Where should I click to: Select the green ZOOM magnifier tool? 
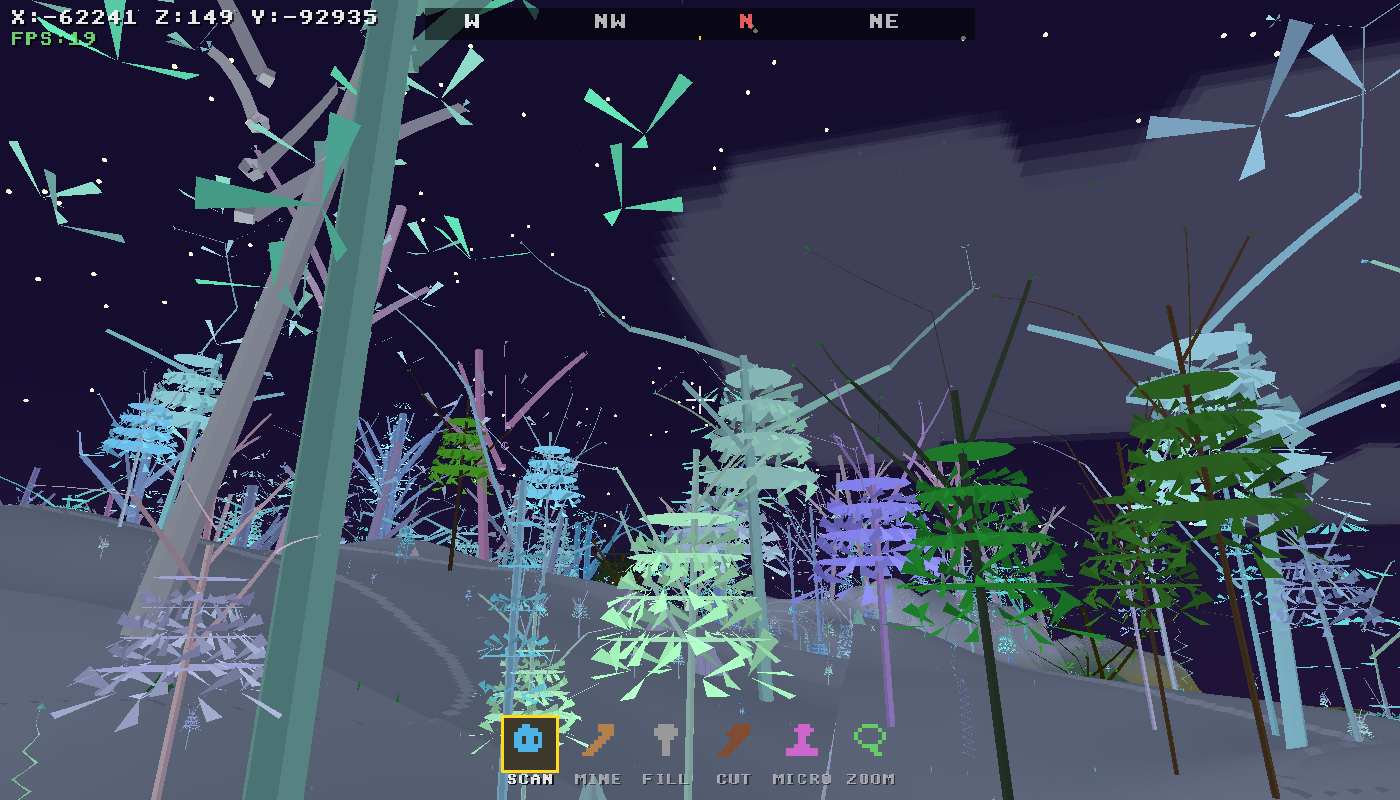tap(871, 741)
